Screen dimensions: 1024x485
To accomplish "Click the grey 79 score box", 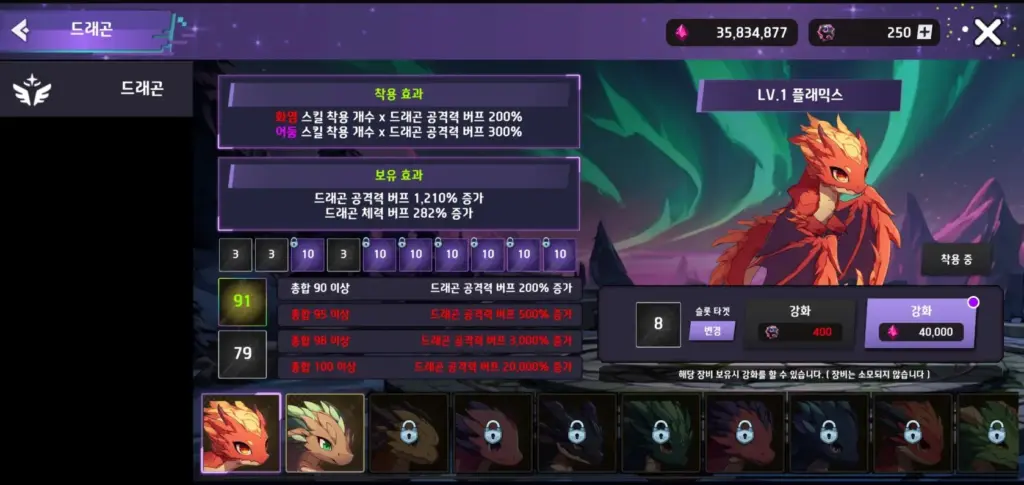I will (242, 353).
